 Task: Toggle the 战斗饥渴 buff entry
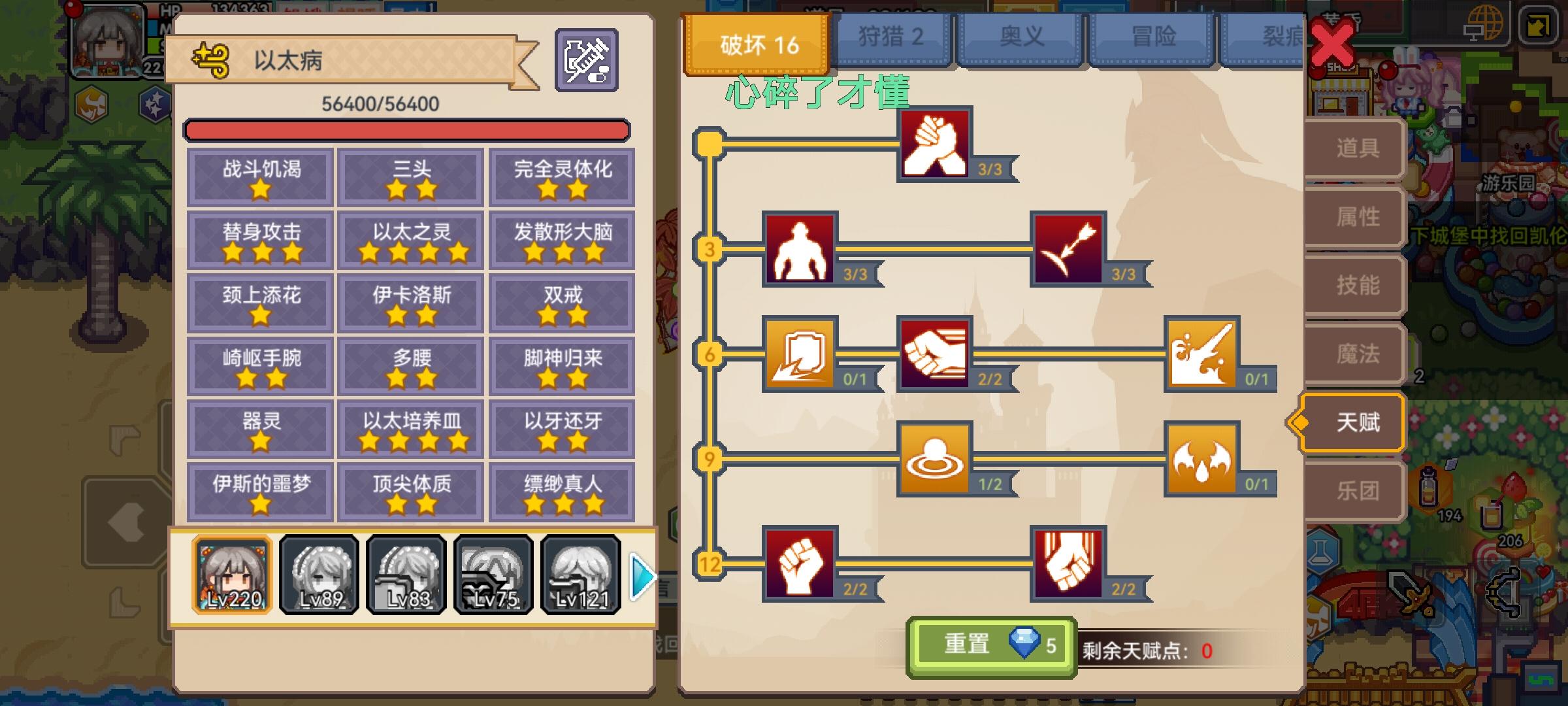tap(259, 176)
